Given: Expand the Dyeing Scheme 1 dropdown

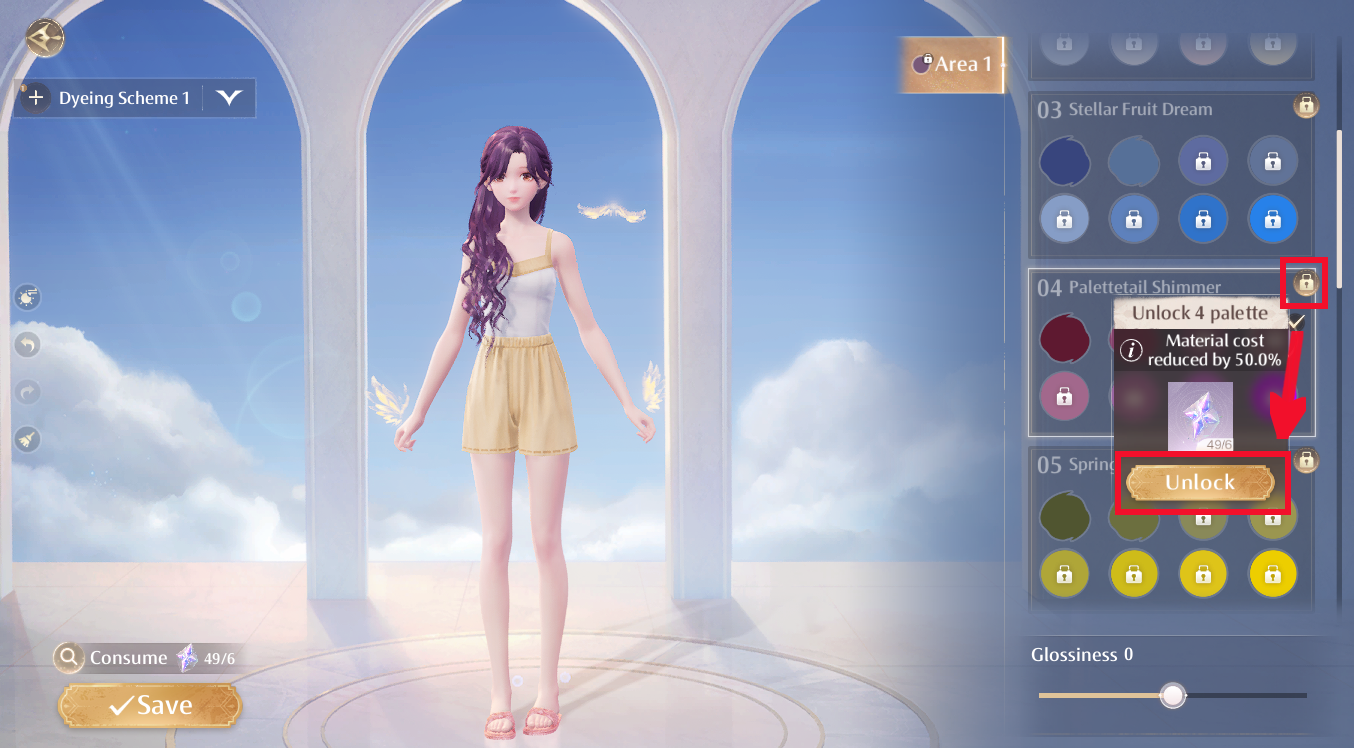Looking at the screenshot, I should coord(230,98).
